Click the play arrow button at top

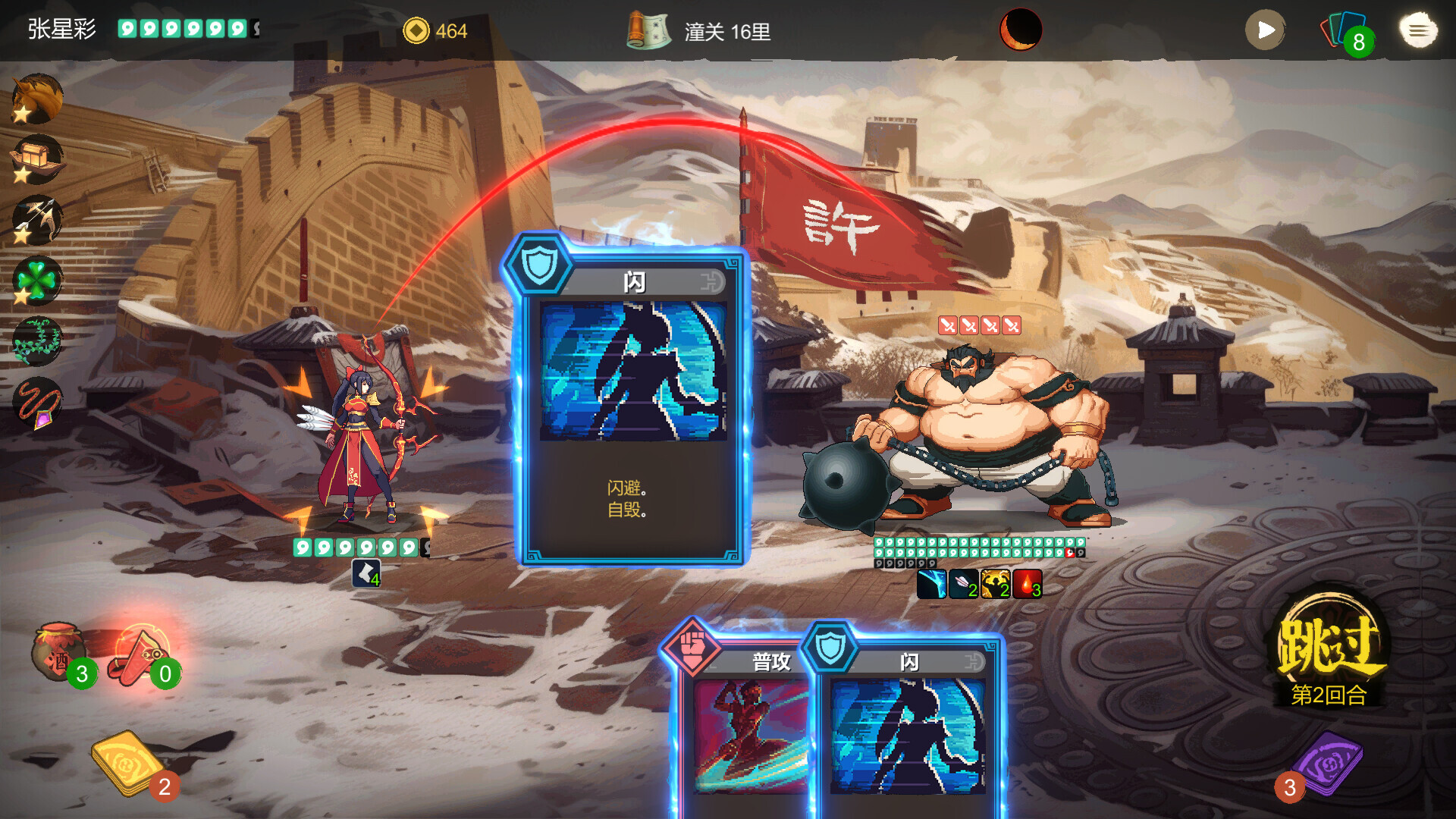point(1263,30)
